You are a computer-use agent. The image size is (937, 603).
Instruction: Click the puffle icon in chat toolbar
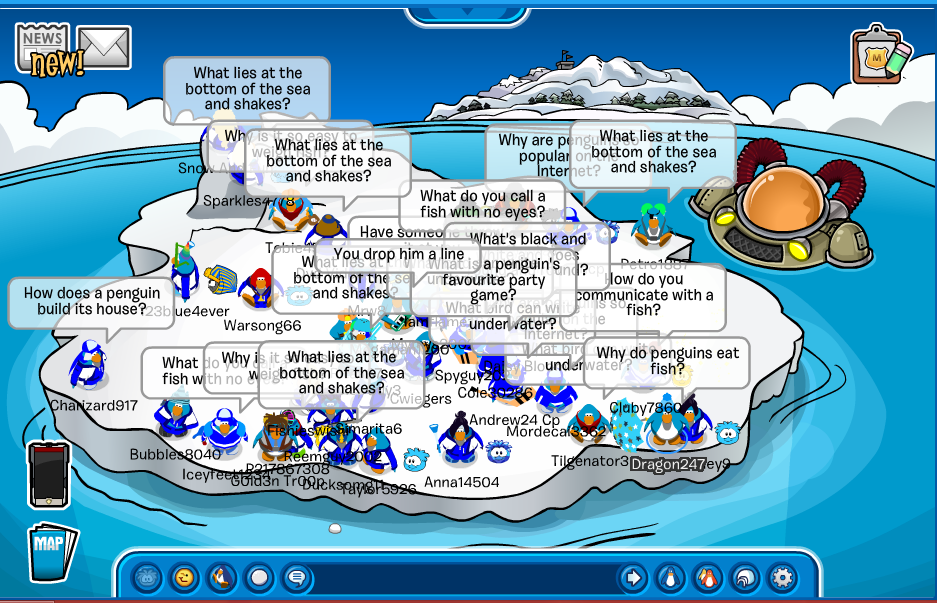tap(148, 577)
